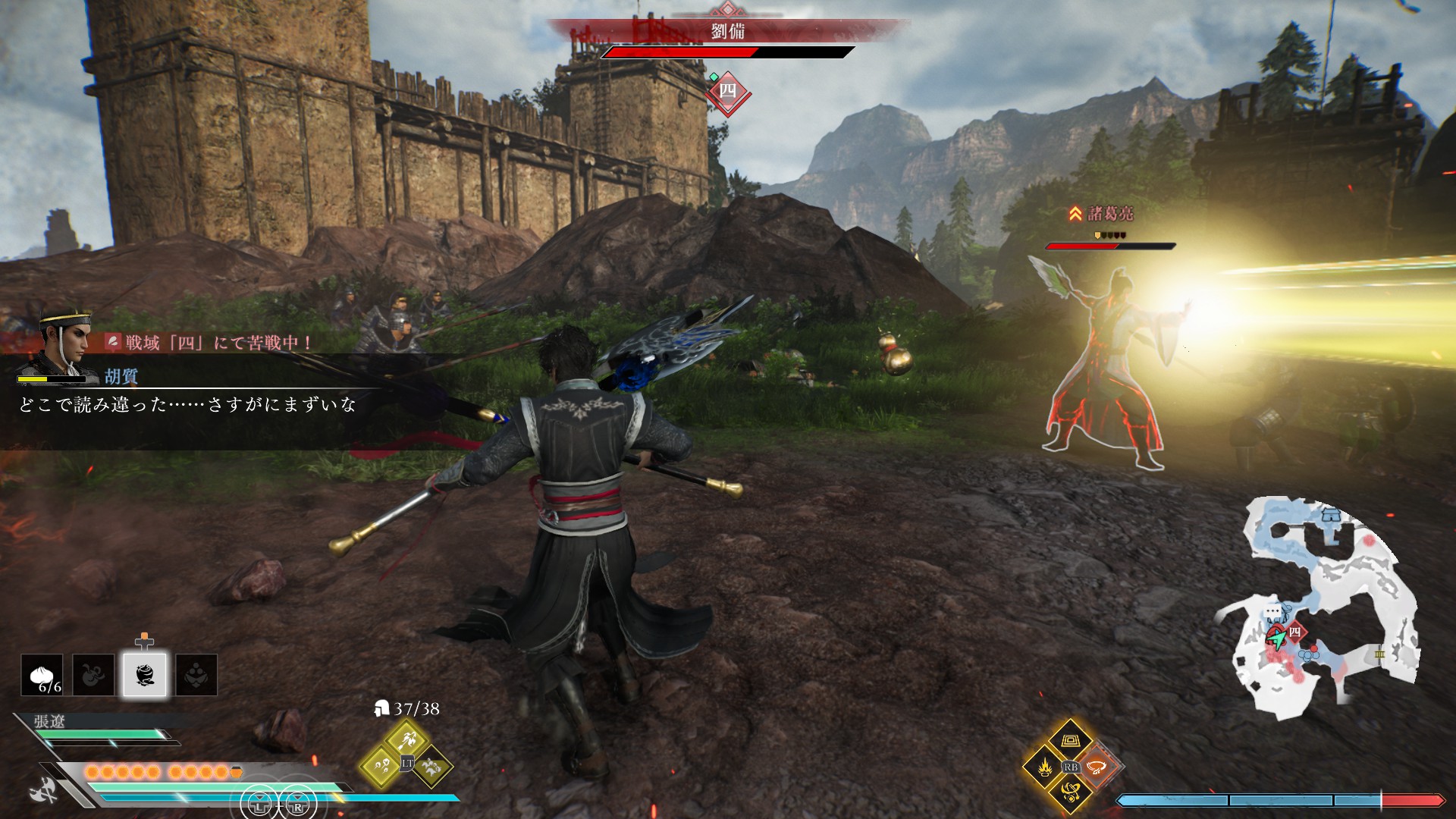Activate the cavalry charge tactic diamond
1456x819 pixels.
432,766
